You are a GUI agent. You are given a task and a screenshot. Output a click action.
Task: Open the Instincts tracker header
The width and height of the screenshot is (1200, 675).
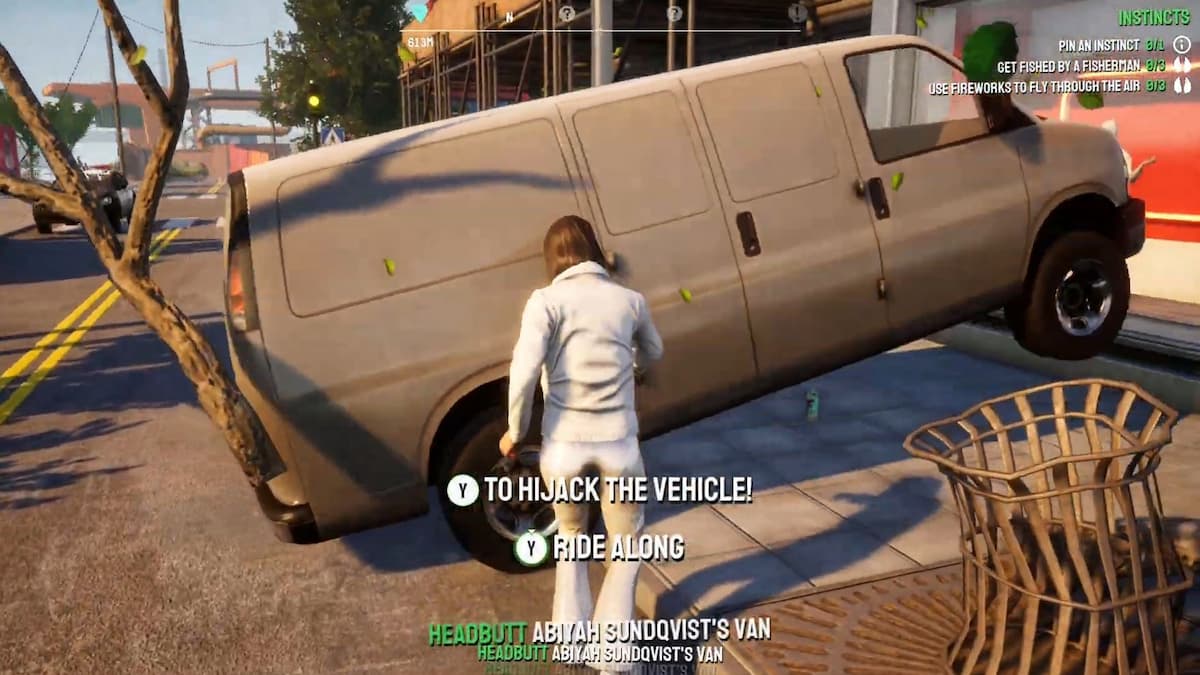[1153, 18]
